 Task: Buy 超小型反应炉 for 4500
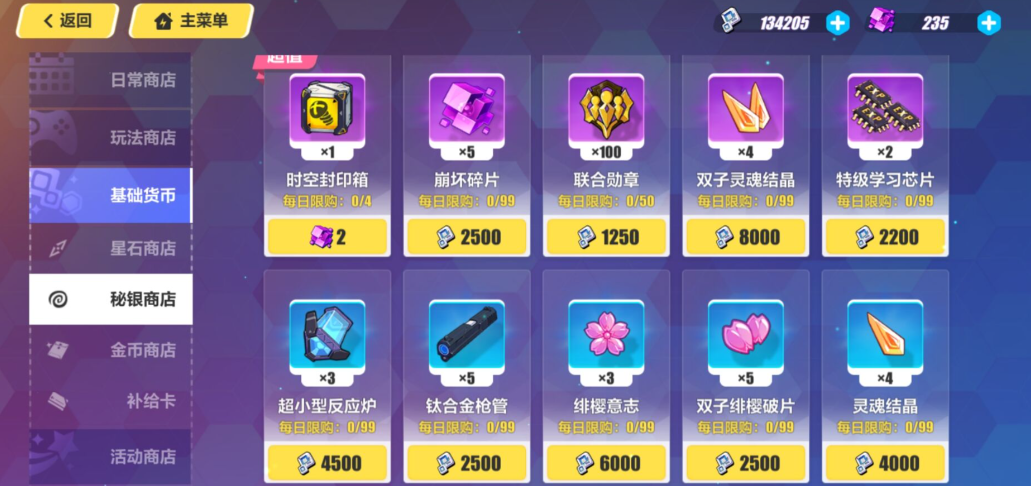click(327, 464)
